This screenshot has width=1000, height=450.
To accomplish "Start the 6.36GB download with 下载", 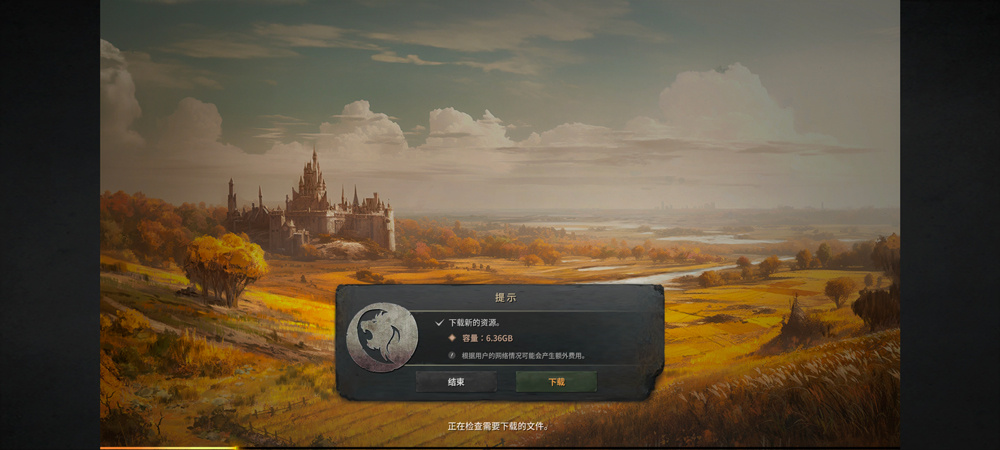I will coord(556,382).
